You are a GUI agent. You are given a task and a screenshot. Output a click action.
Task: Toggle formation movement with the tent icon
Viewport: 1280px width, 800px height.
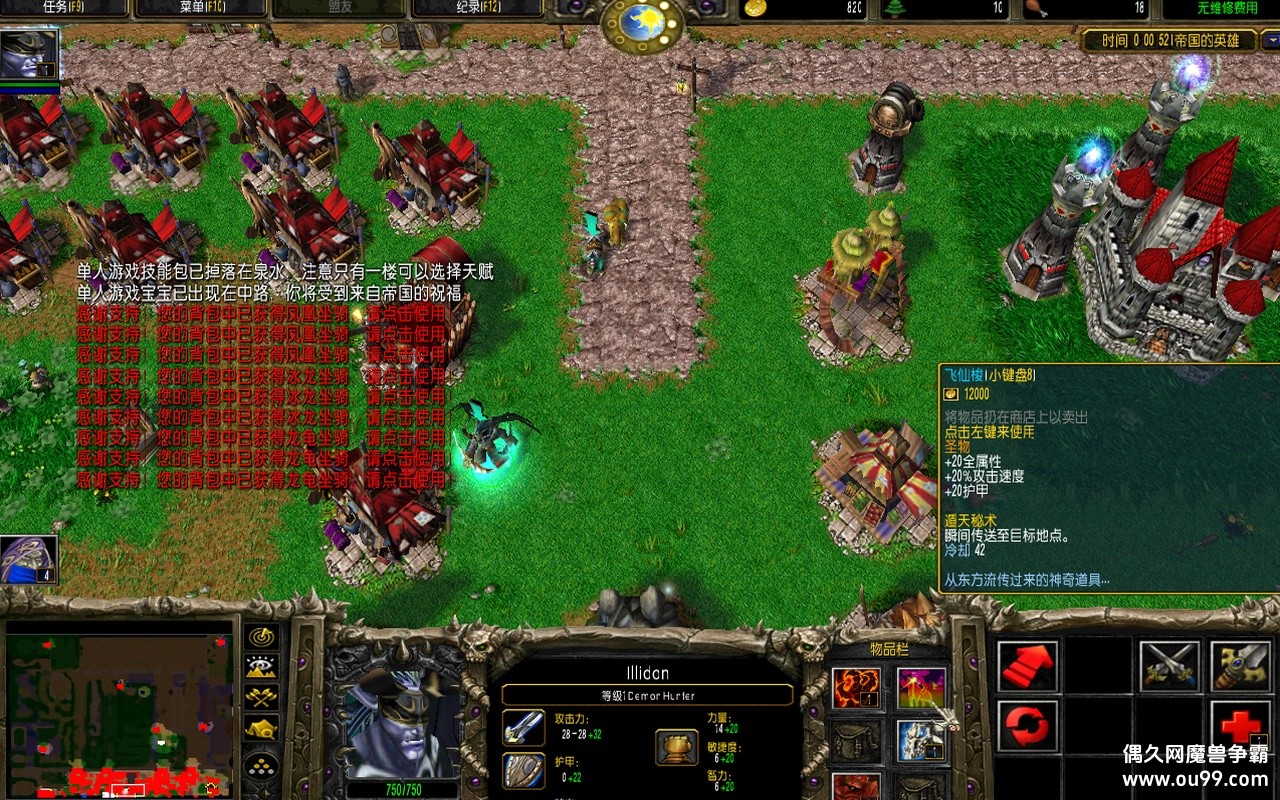coord(262,729)
